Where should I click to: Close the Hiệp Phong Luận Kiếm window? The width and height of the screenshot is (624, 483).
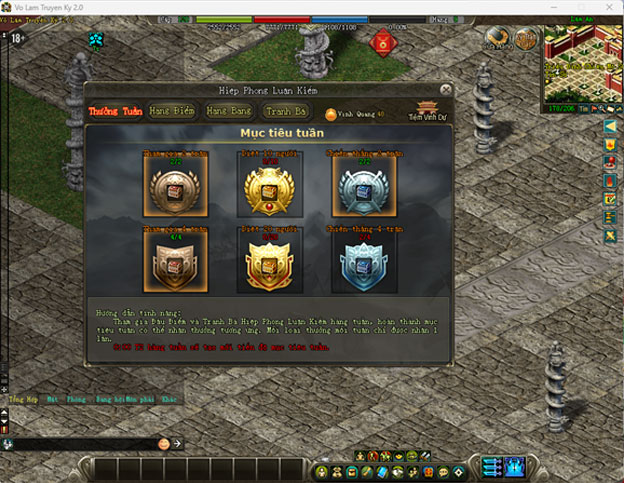pyautogui.click(x=444, y=91)
